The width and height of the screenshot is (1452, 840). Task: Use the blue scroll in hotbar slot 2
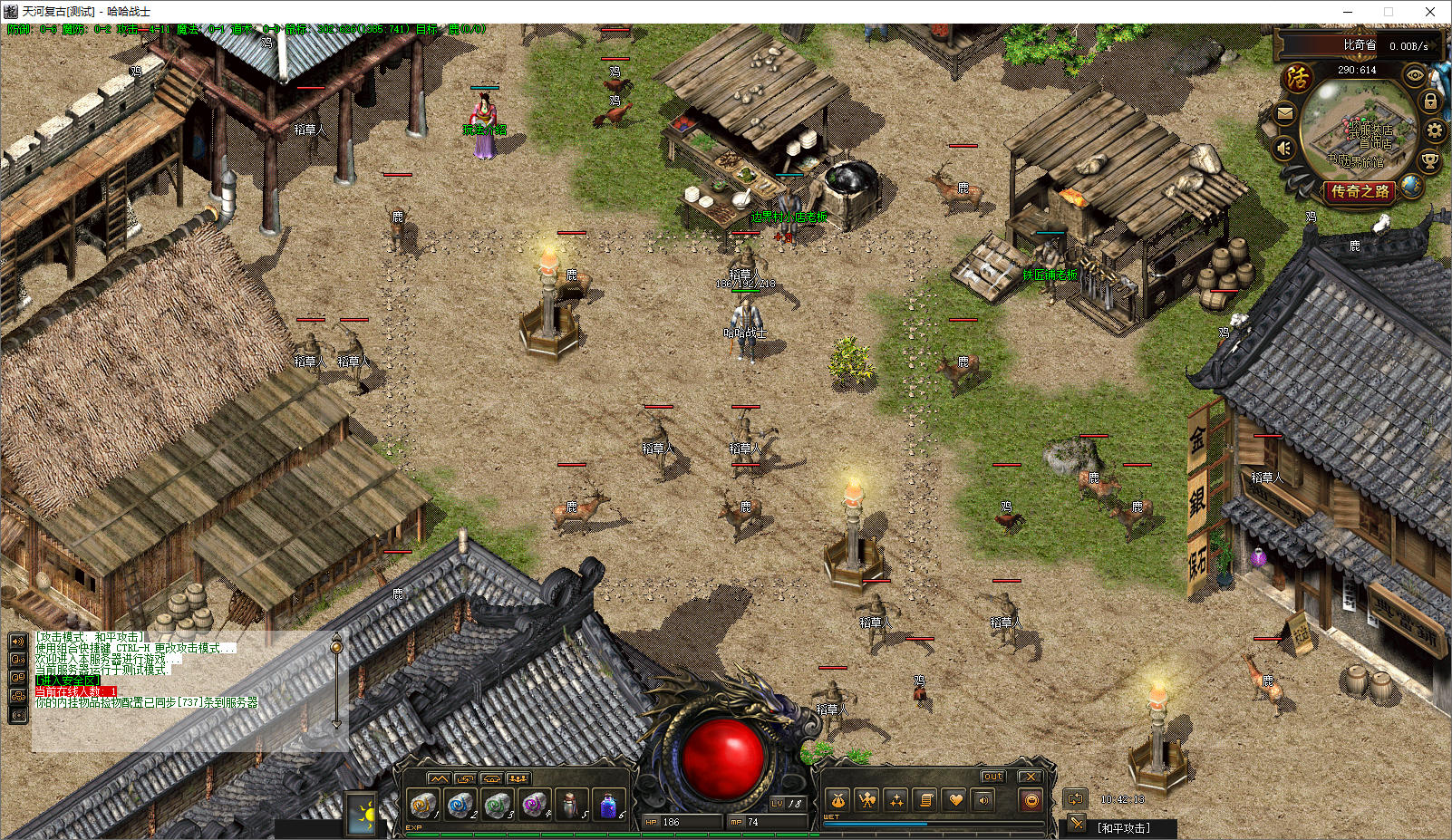pos(460,804)
